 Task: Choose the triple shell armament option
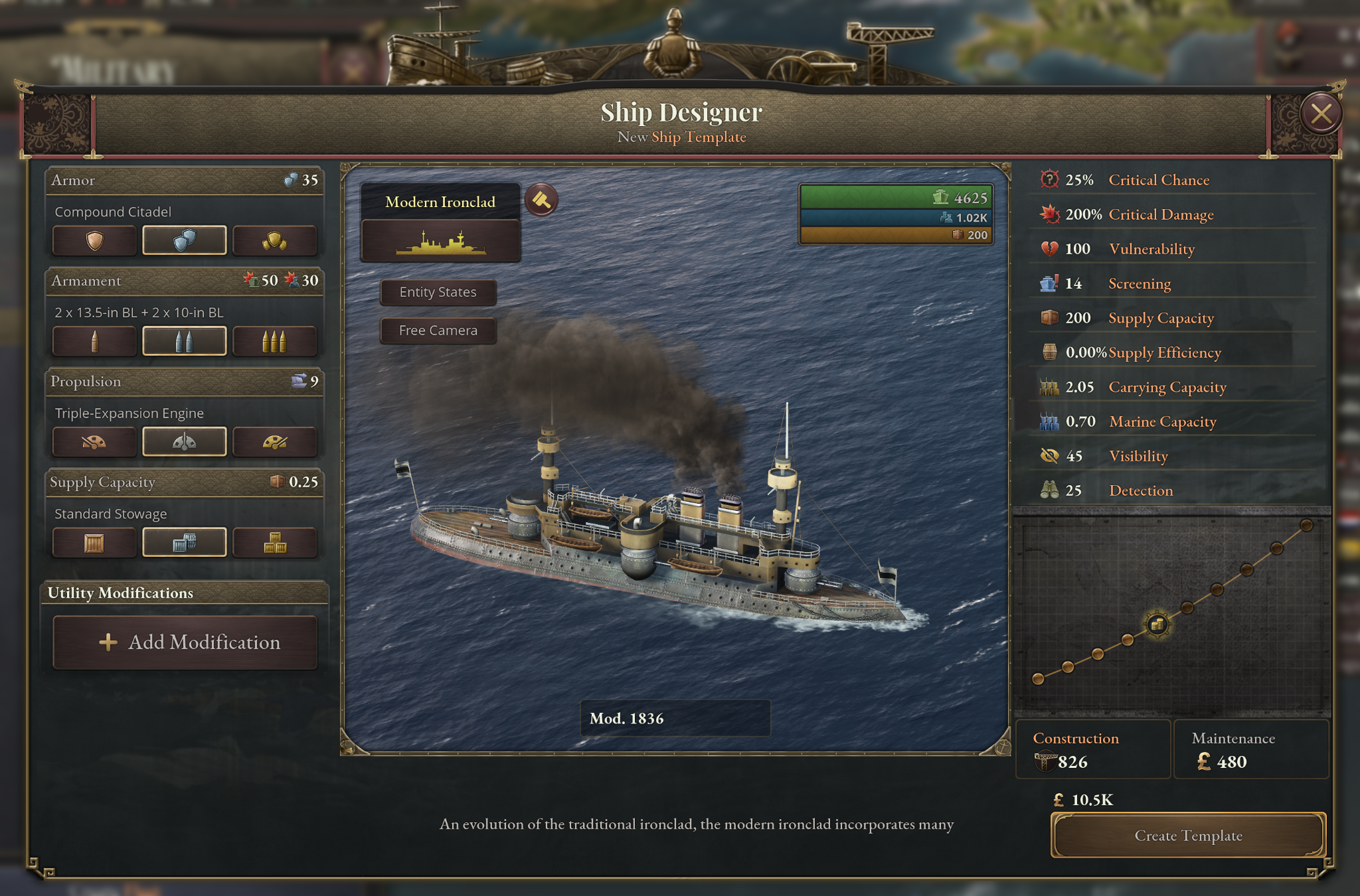click(x=274, y=341)
